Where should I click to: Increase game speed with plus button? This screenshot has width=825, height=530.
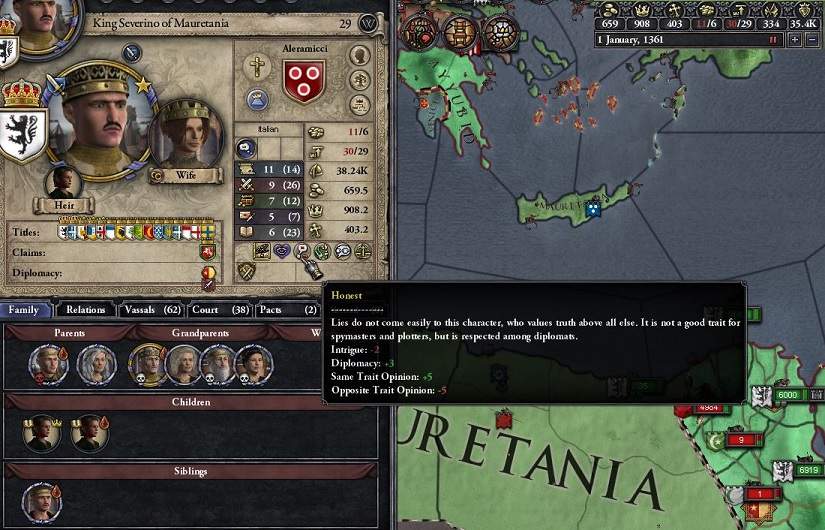click(795, 40)
